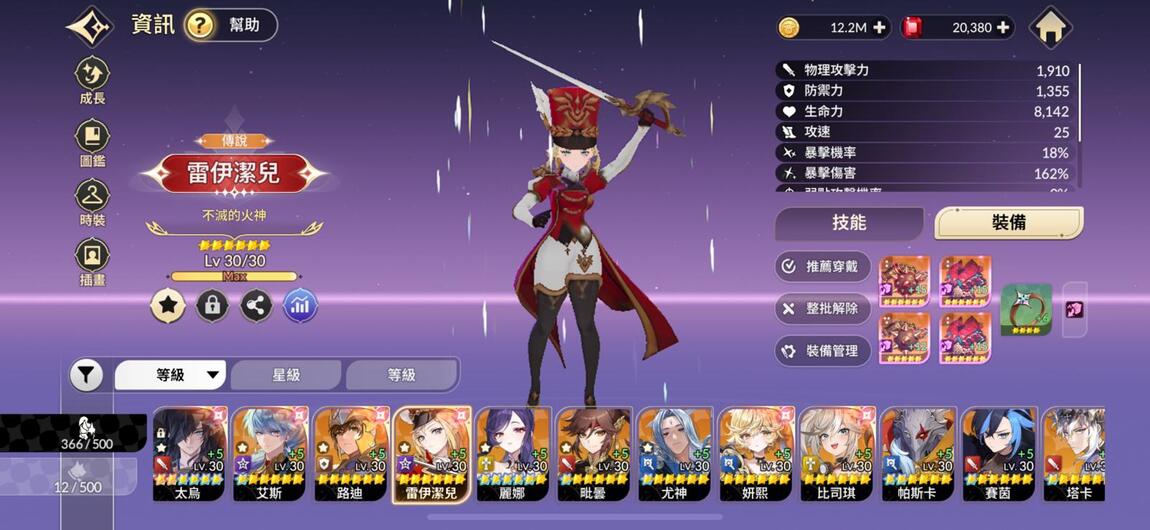Click 整批解除 to unequip all
The image size is (1150, 530).
(823, 309)
